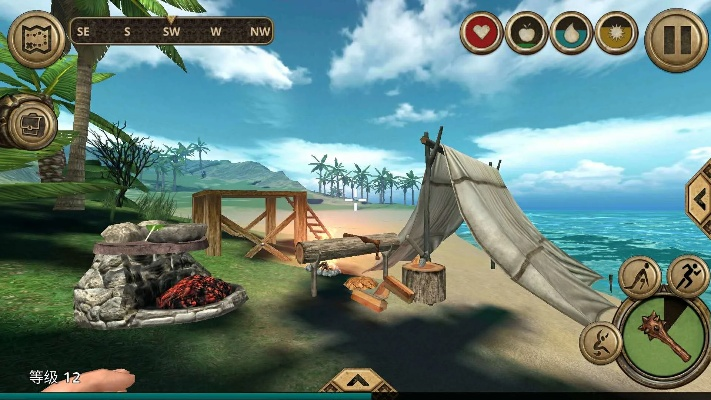Tap the apple hunger status icon

click(x=526, y=33)
